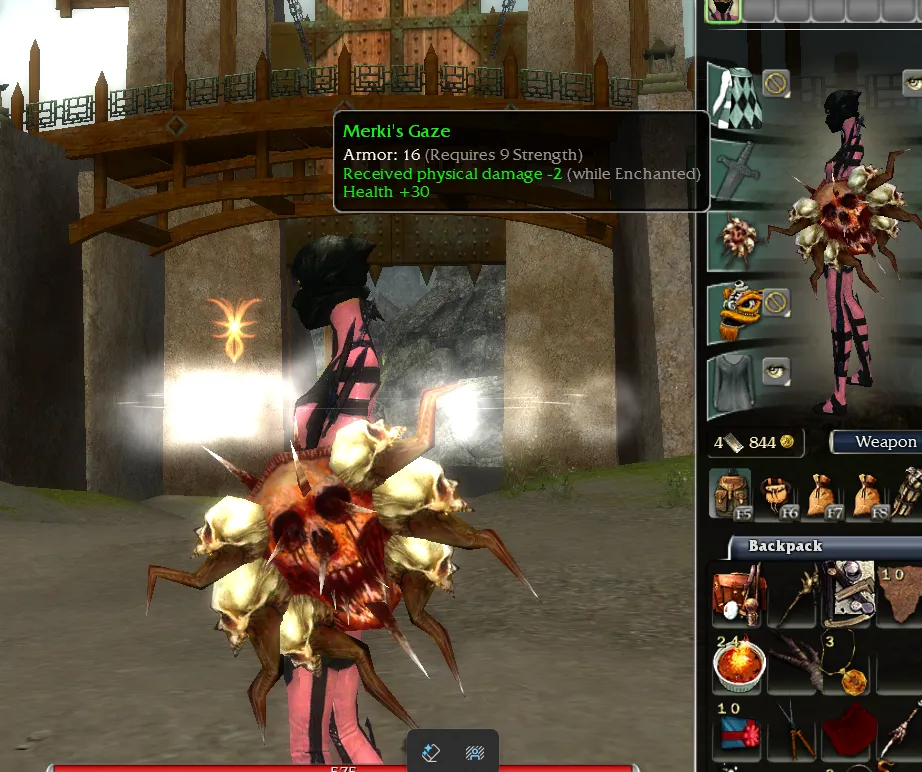Toggle visibility eye beside the grey shirt
The height and width of the screenshot is (772, 922).
click(776, 371)
